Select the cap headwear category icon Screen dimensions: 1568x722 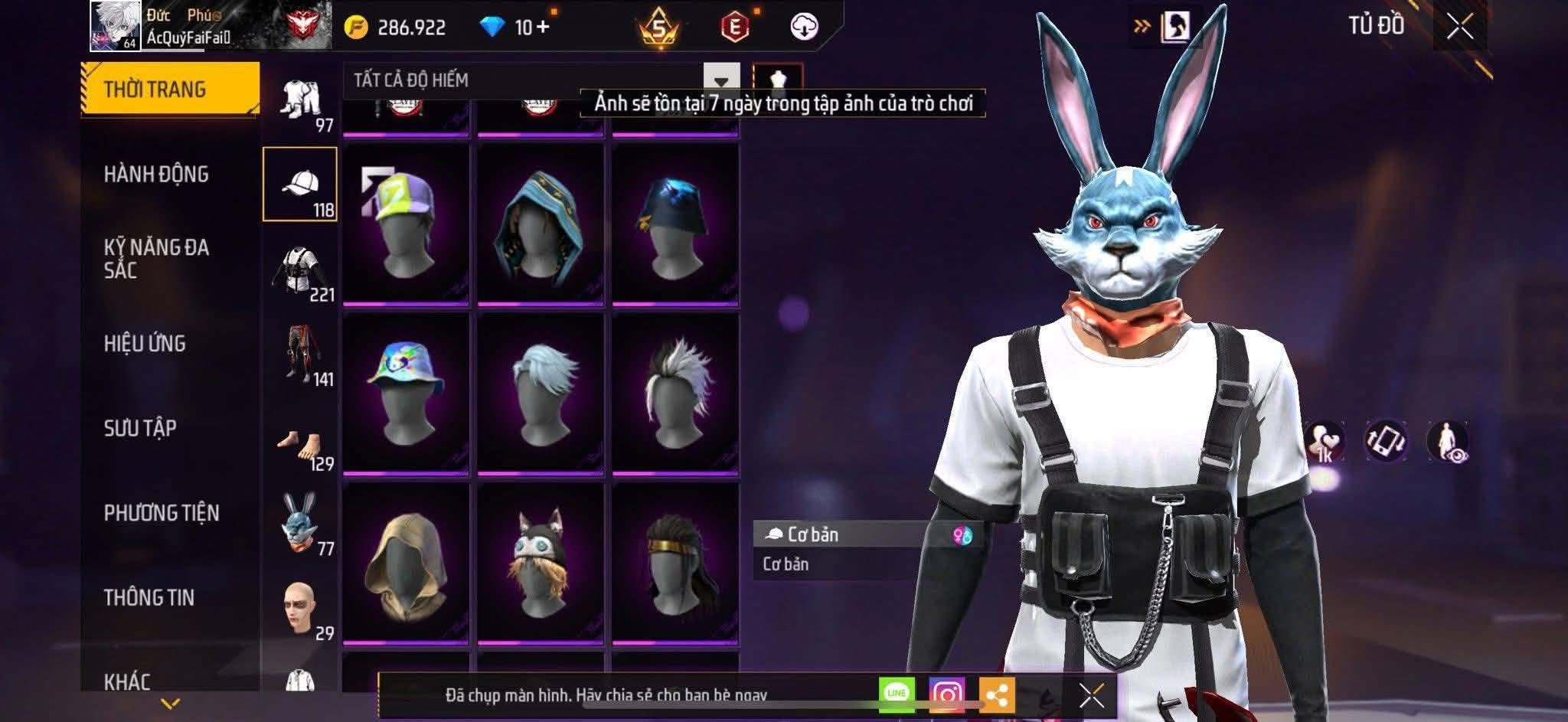point(300,185)
